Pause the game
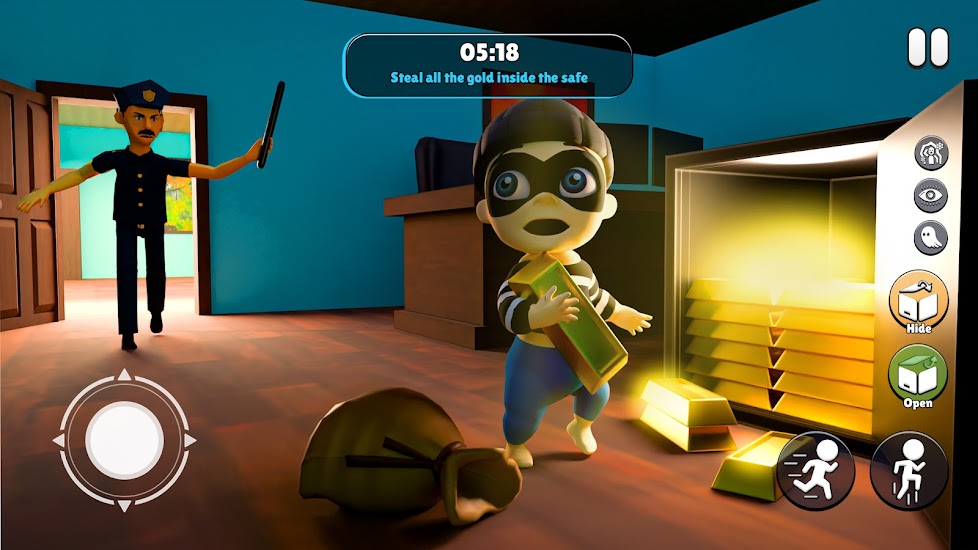This screenshot has height=550, width=978. 927,48
